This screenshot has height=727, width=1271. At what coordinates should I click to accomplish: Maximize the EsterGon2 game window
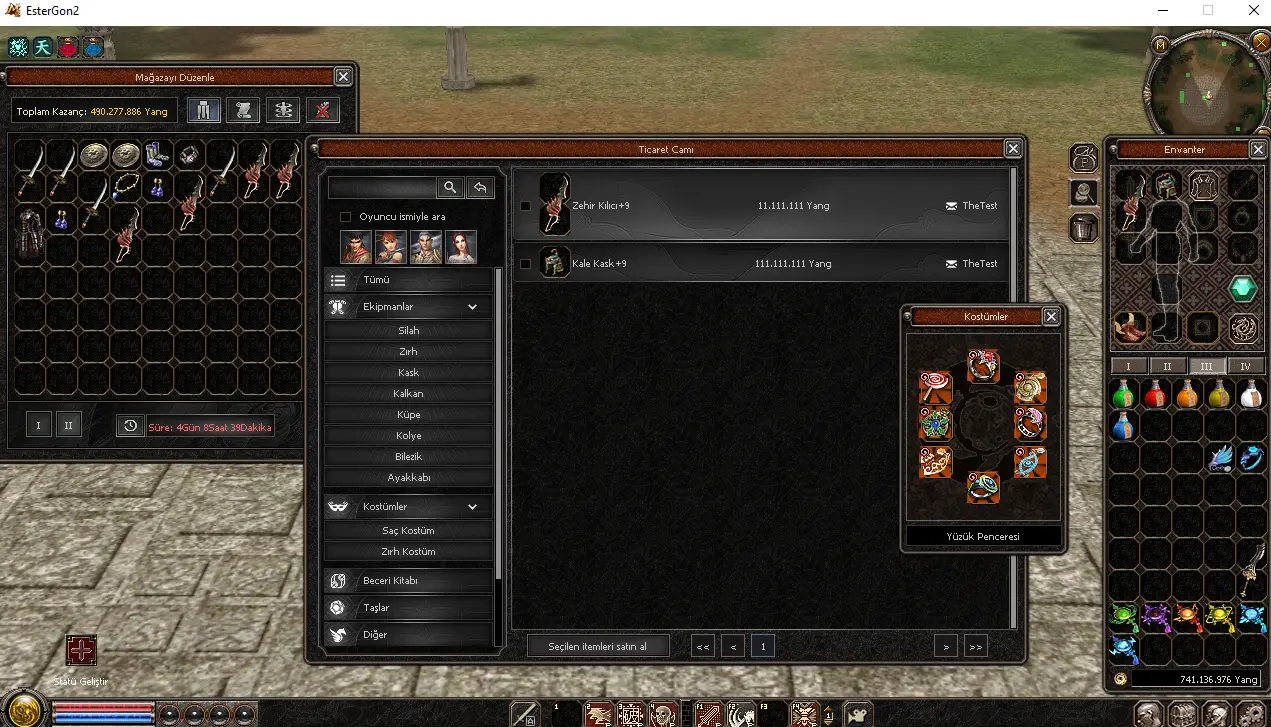point(1208,11)
